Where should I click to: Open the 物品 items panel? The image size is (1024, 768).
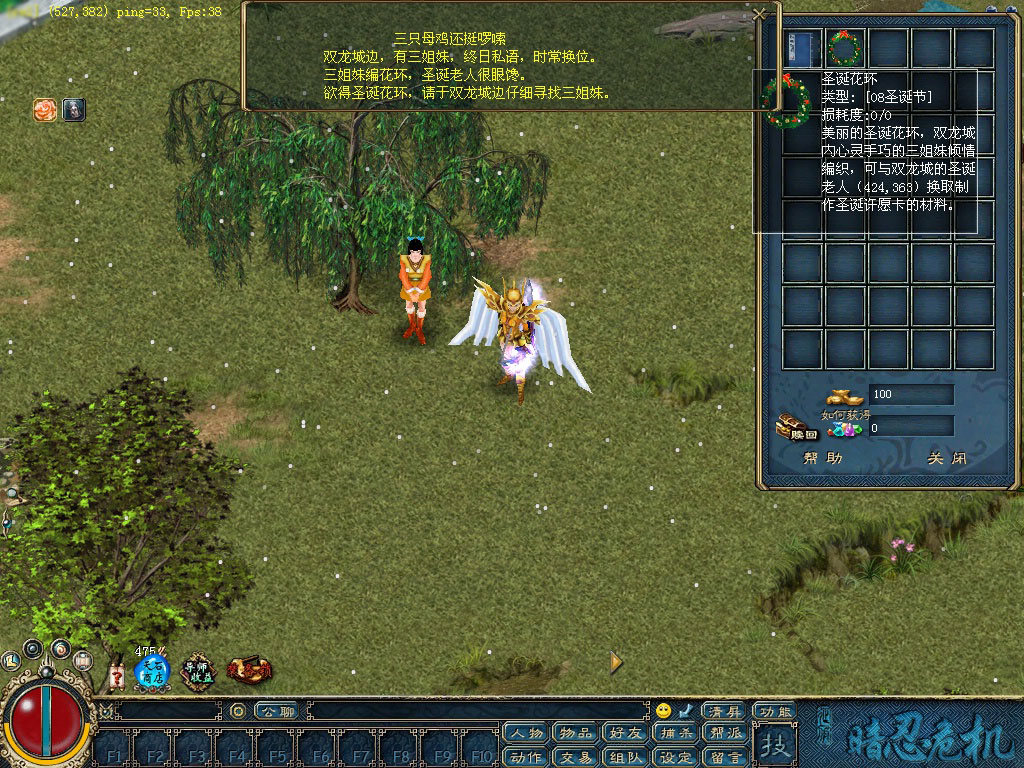pyautogui.click(x=575, y=734)
